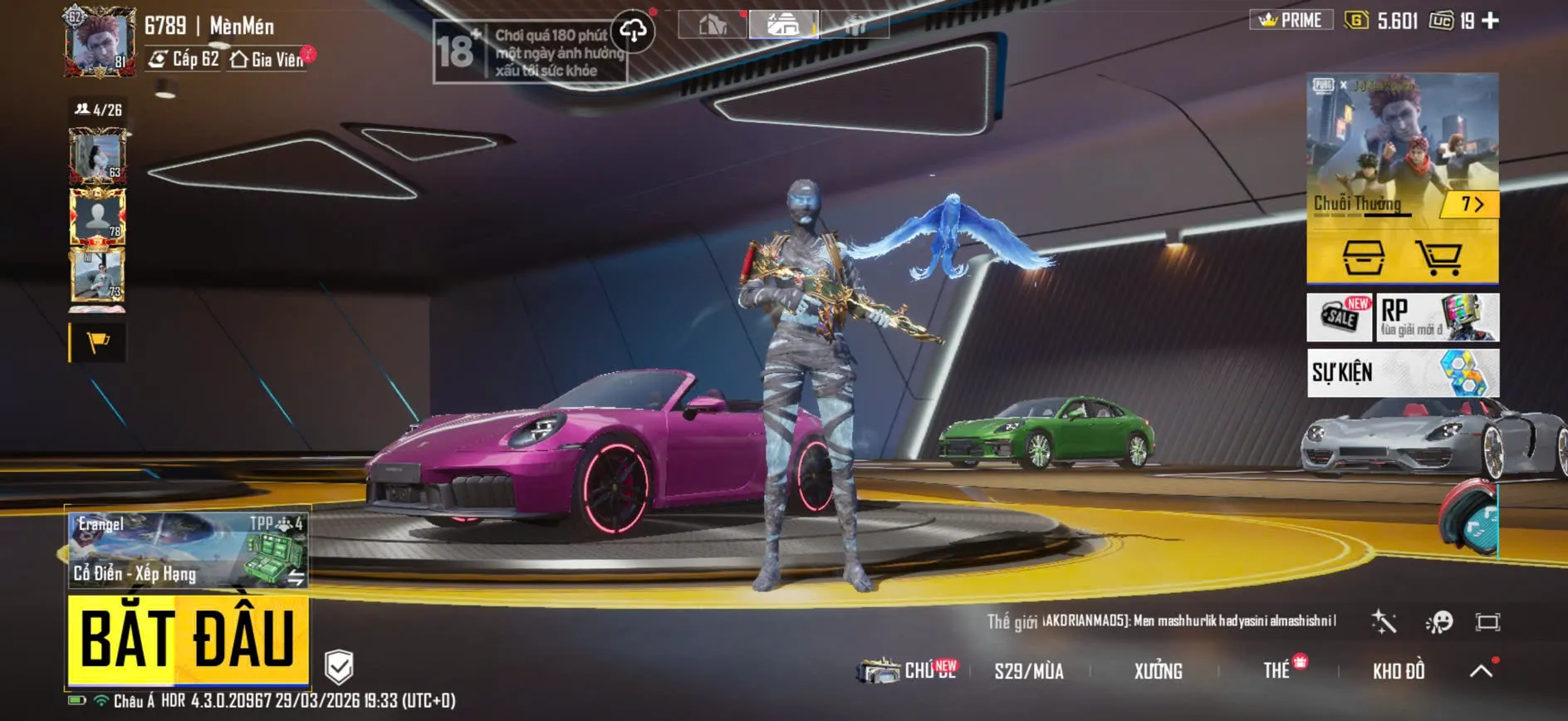
Task: Open the SỰ KIỆN events panel
Action: click(1403, 372)
